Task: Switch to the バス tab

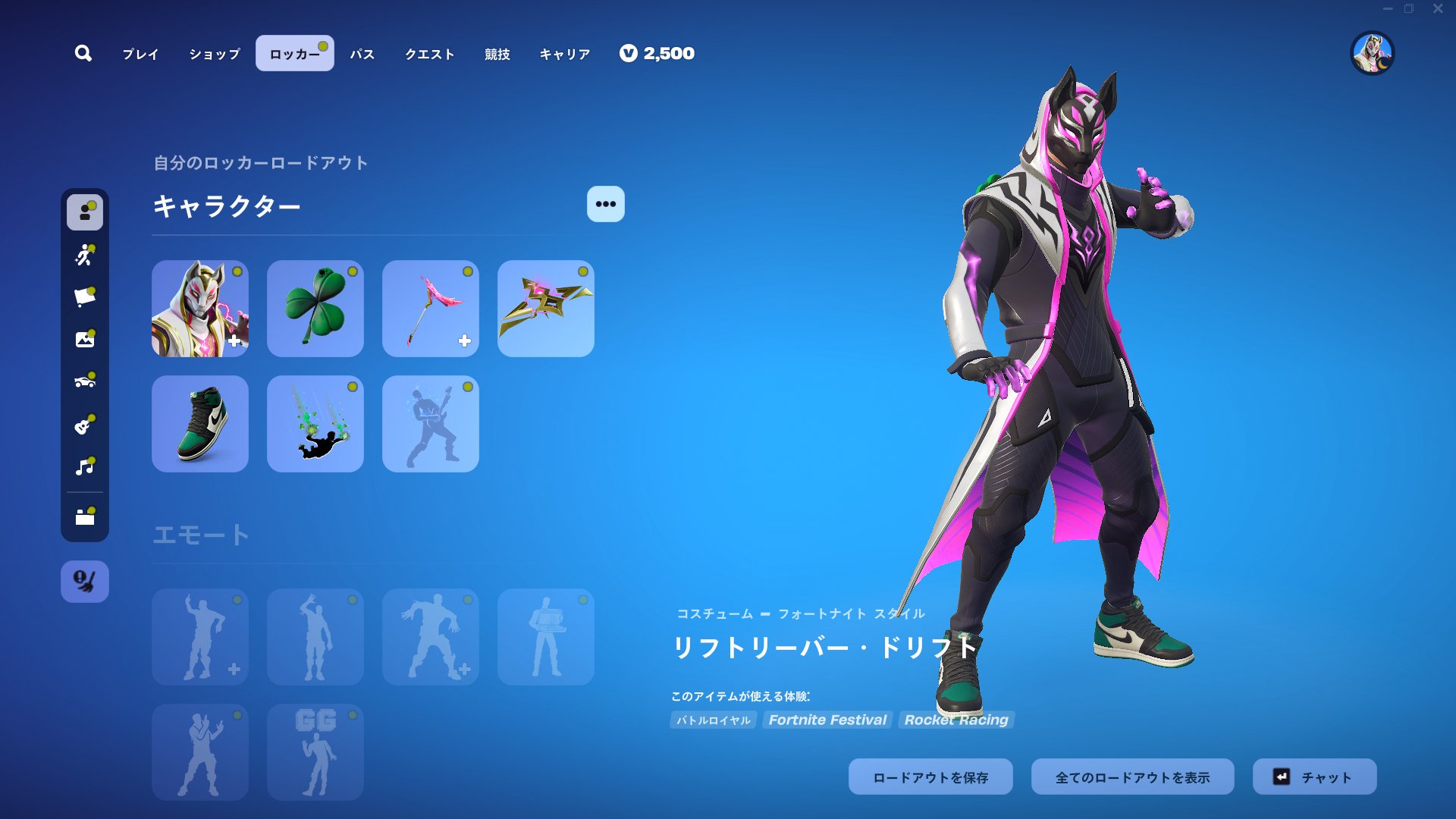Action: [x=362, y=54]
